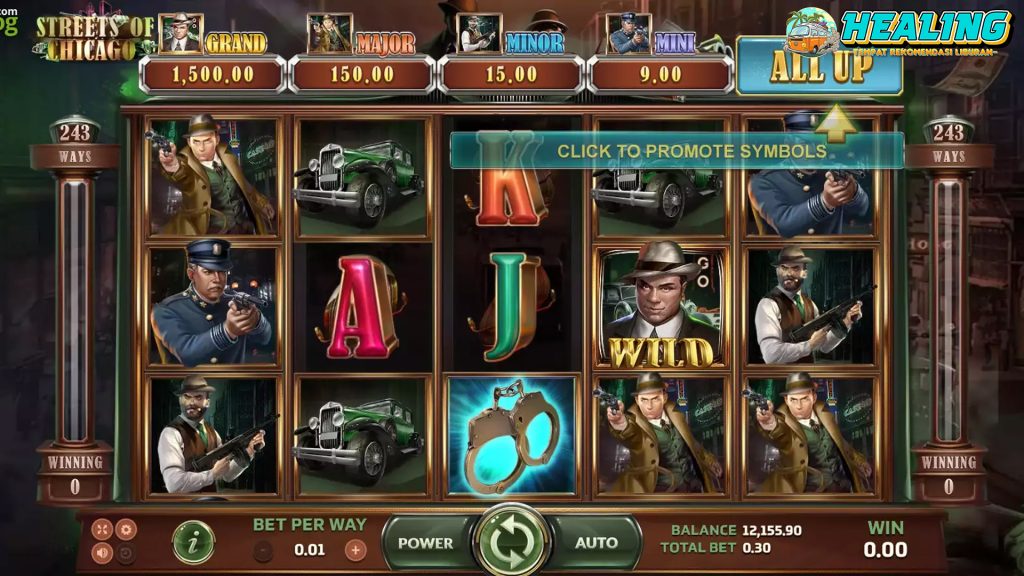
Task: Decrease bet per way with minus
Action: click(x=263, y=549)
